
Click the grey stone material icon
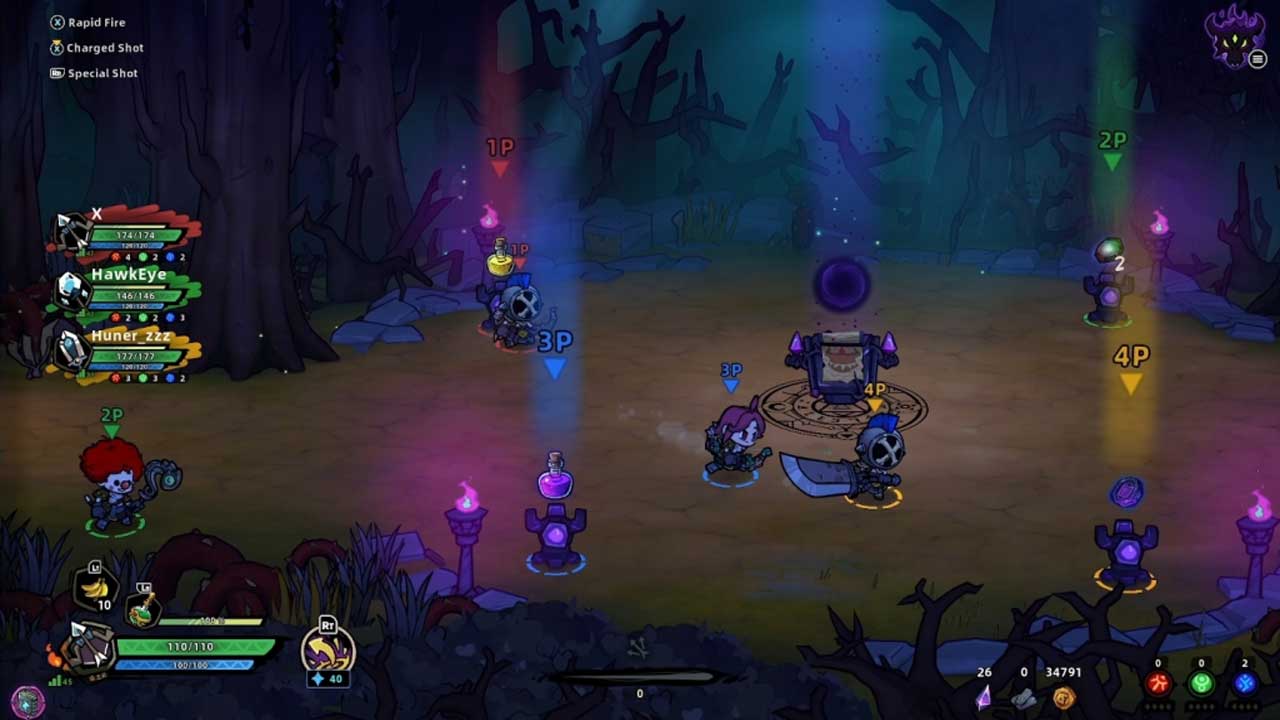(x=1023, y=698)
